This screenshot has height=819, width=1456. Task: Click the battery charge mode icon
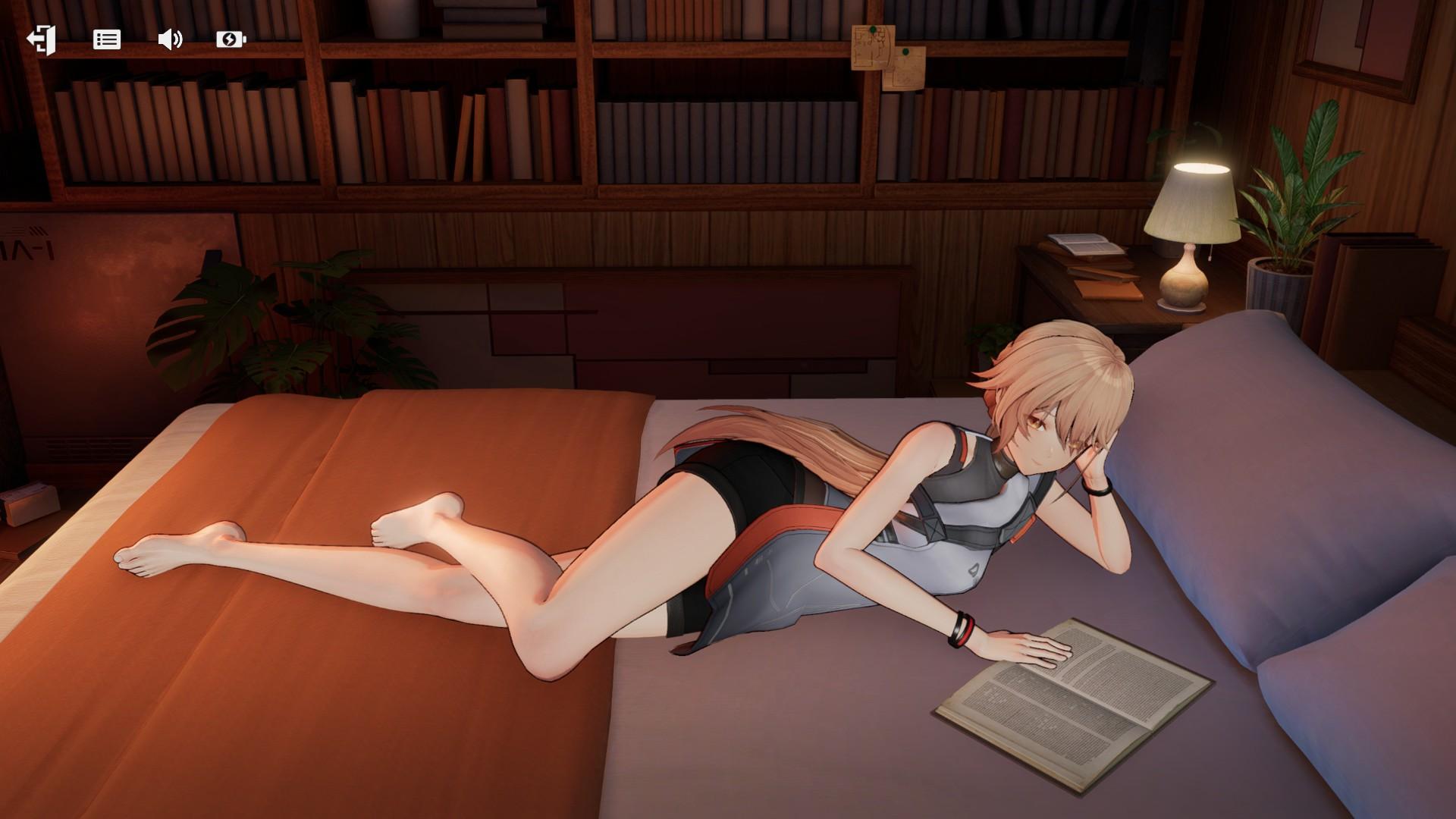pos(231,39)
